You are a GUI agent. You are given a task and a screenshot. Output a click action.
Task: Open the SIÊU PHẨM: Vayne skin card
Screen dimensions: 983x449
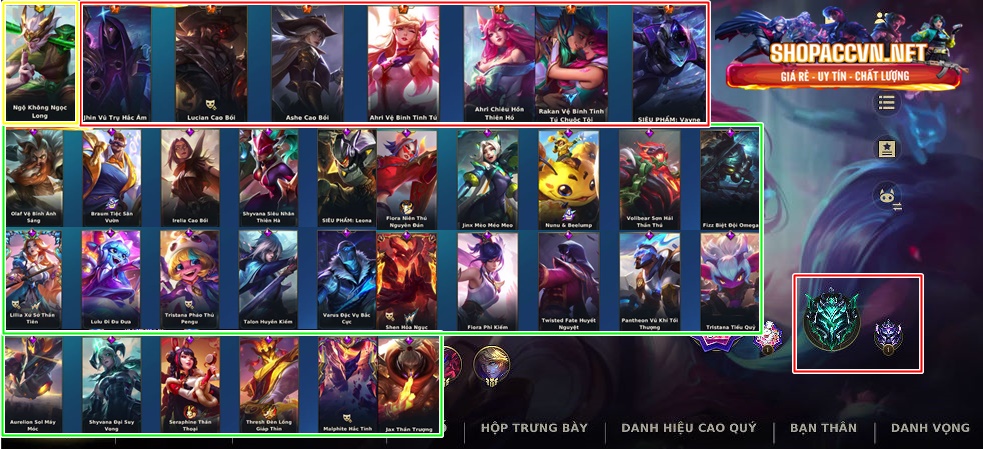[x=670, y=60]
